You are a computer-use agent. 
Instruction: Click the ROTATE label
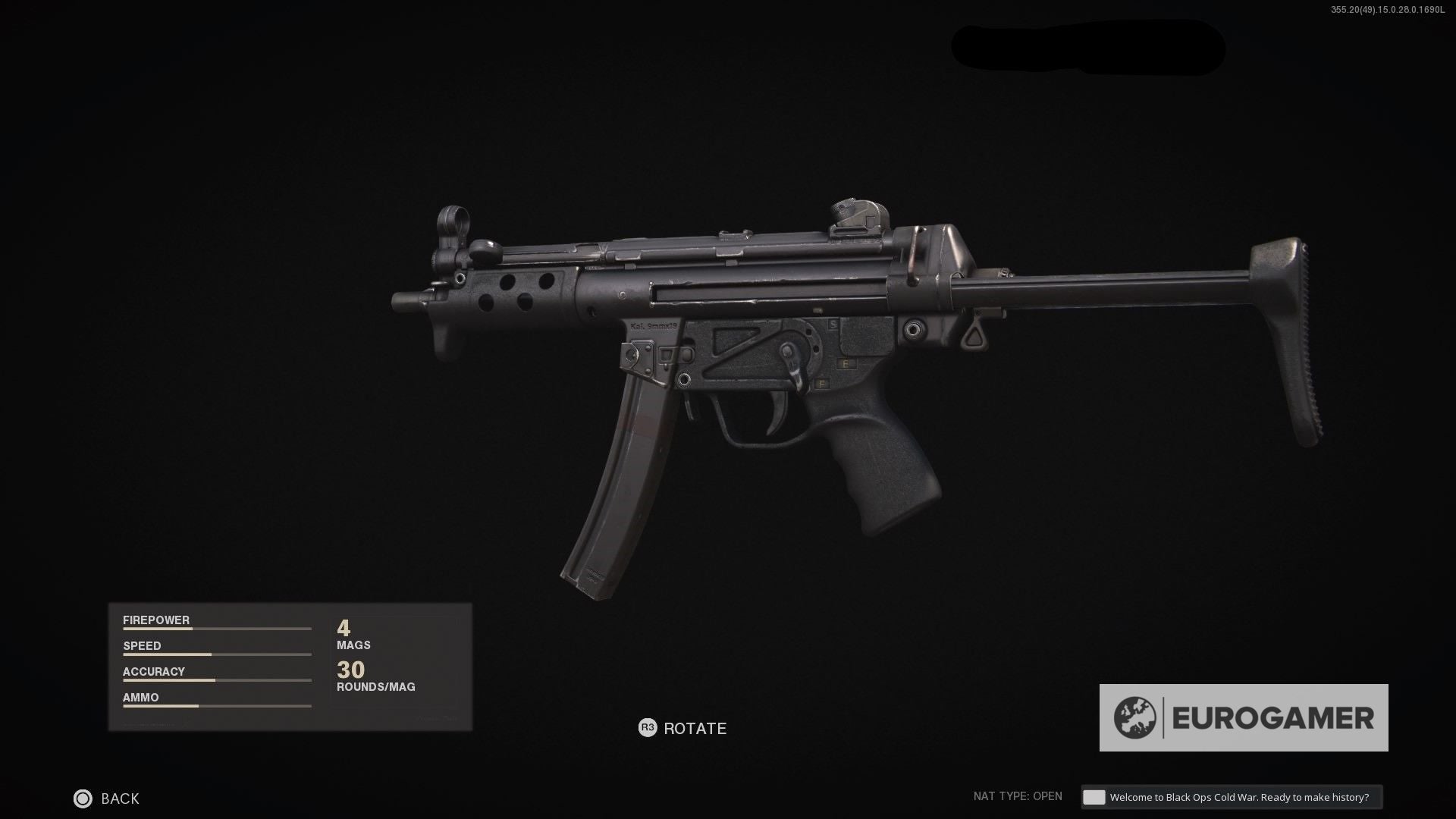tap(694, 728)
